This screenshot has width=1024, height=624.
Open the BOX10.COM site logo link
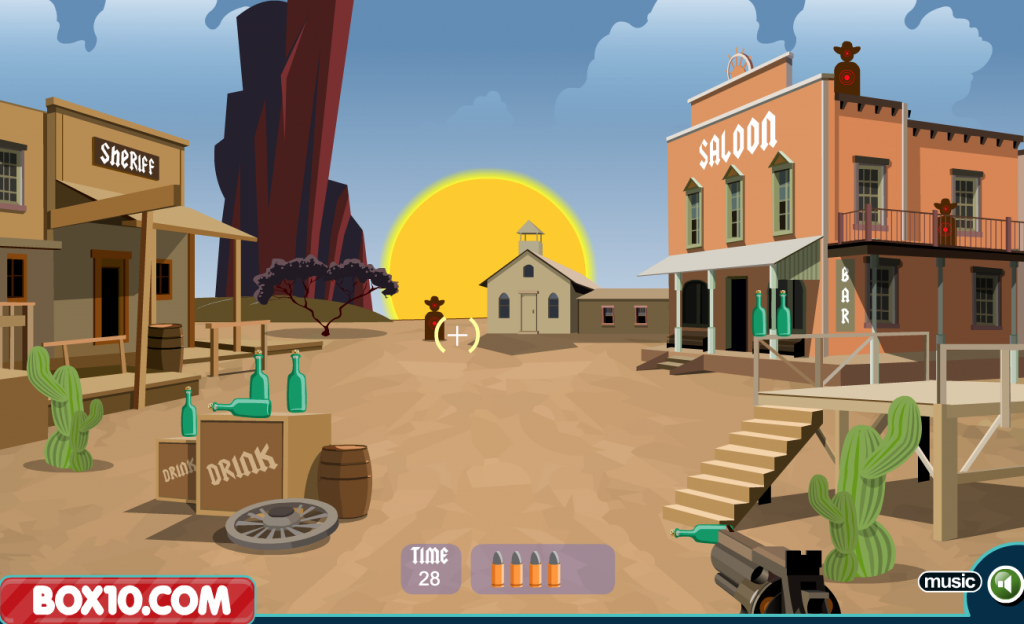(x=128, y=600)
